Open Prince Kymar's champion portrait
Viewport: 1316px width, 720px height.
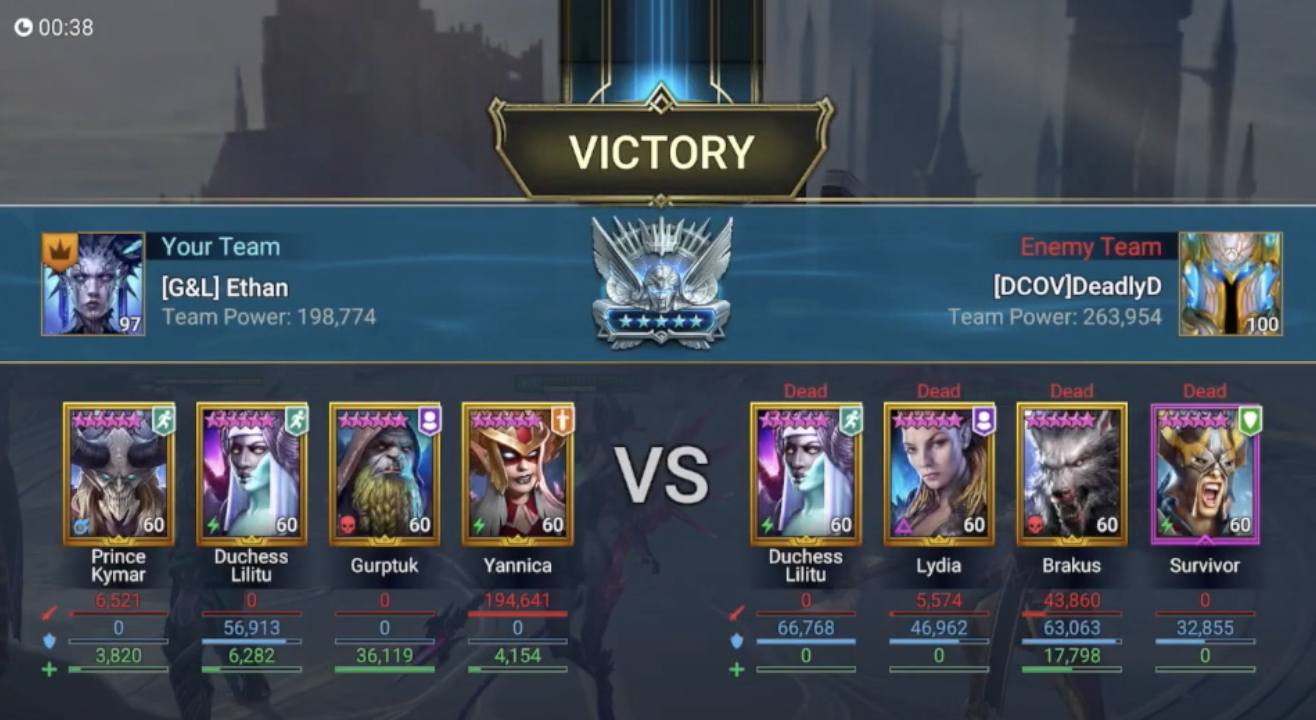117,475
